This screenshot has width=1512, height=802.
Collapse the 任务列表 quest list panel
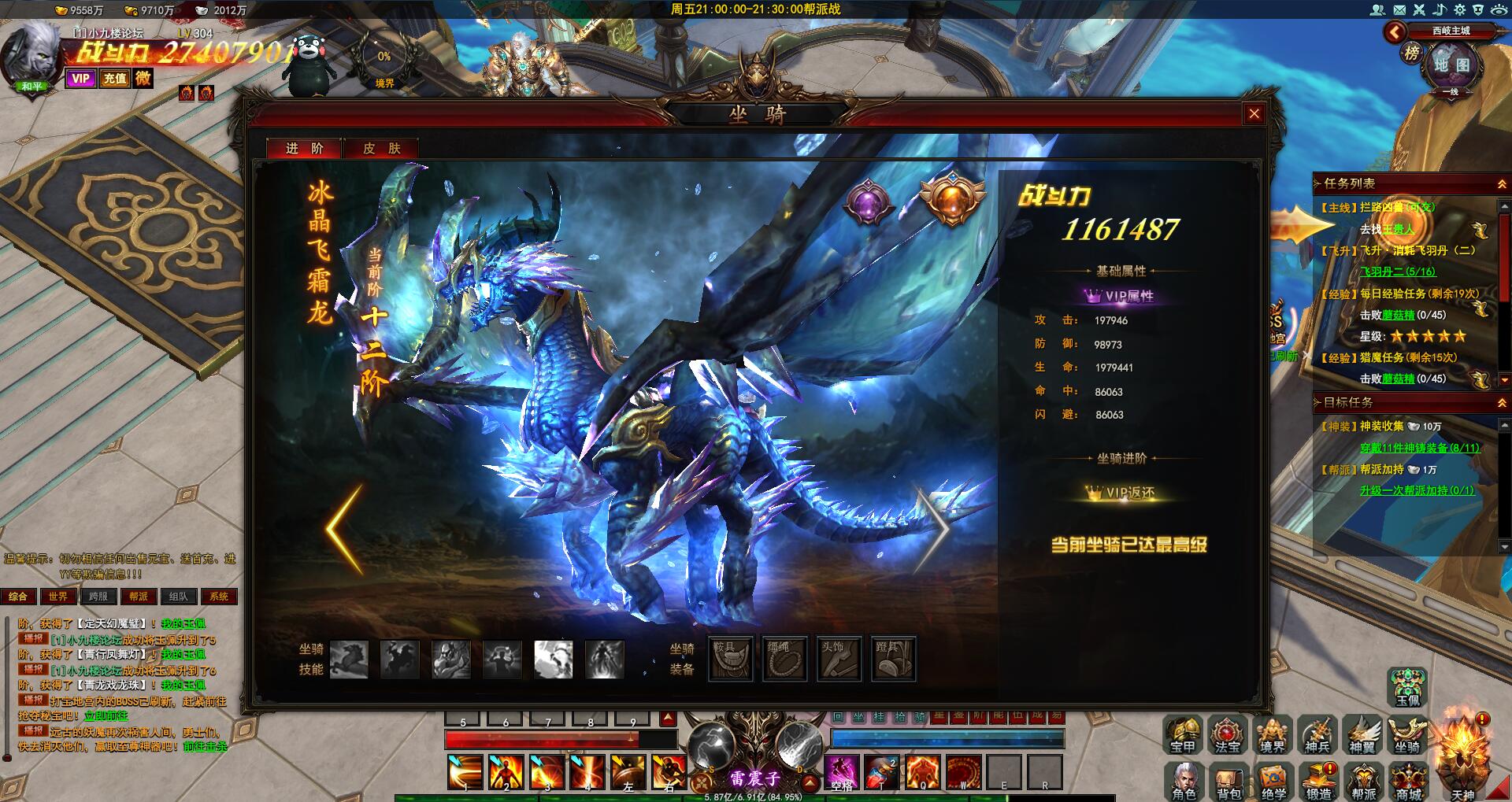(1502, 183)
